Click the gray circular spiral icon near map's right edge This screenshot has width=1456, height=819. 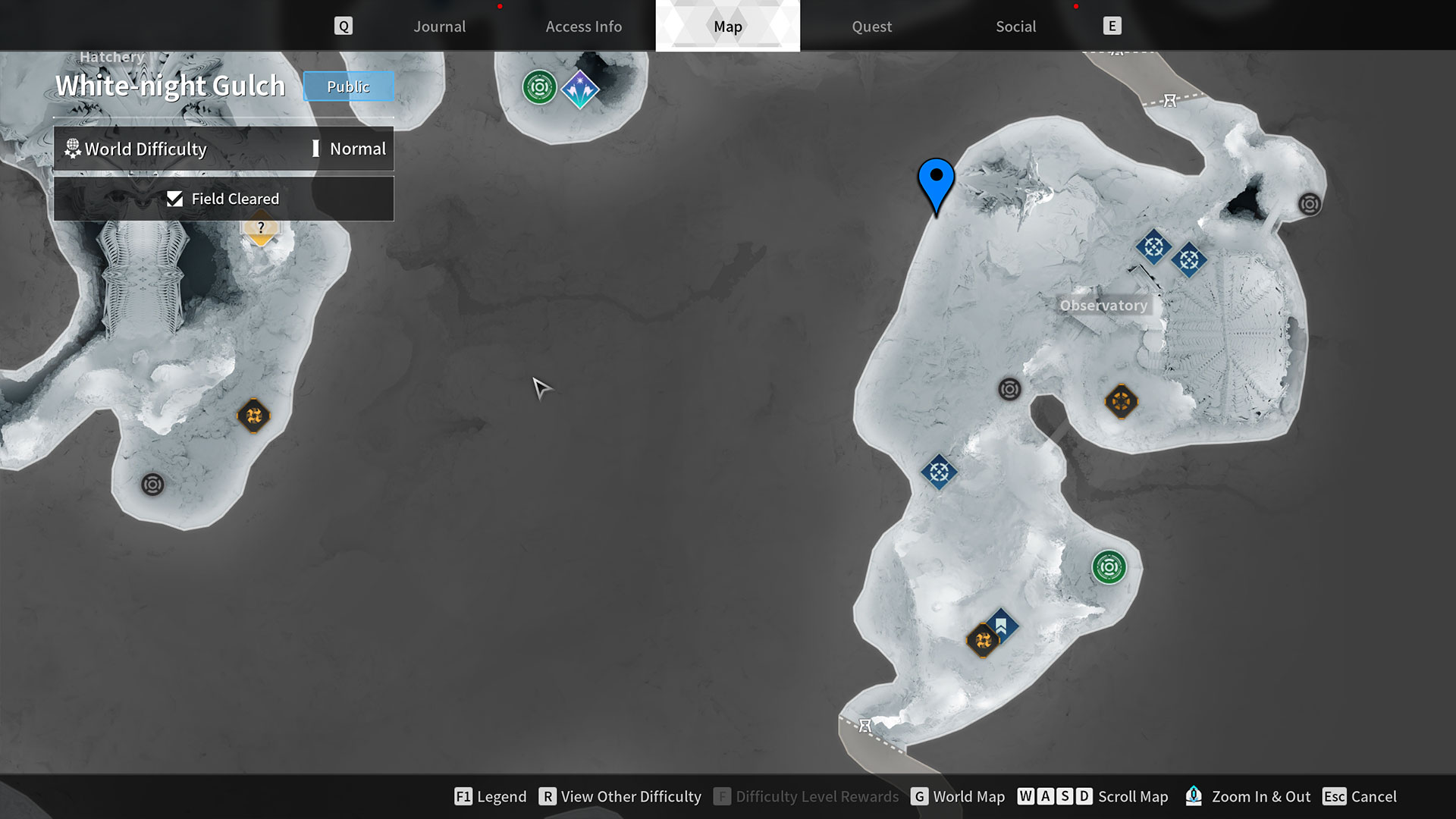point(1308,203)
